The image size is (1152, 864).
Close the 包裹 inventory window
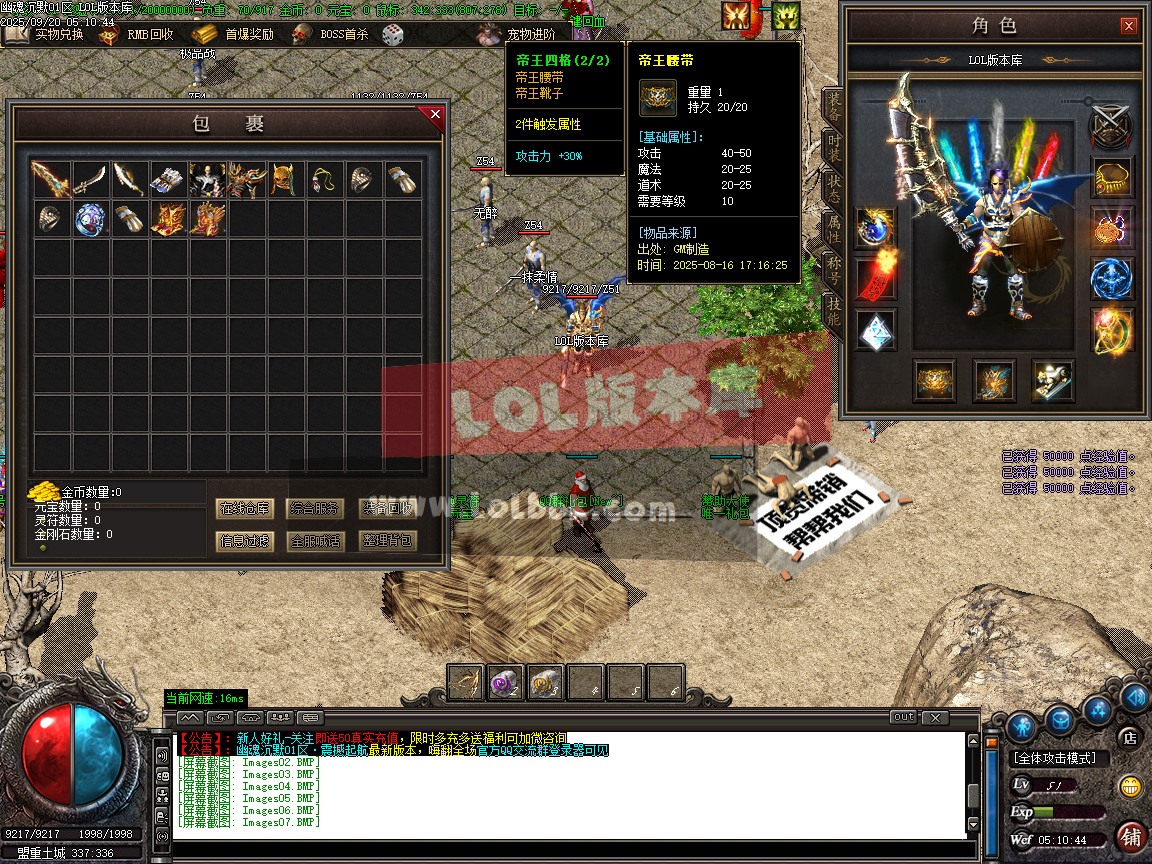coord(435,115)
